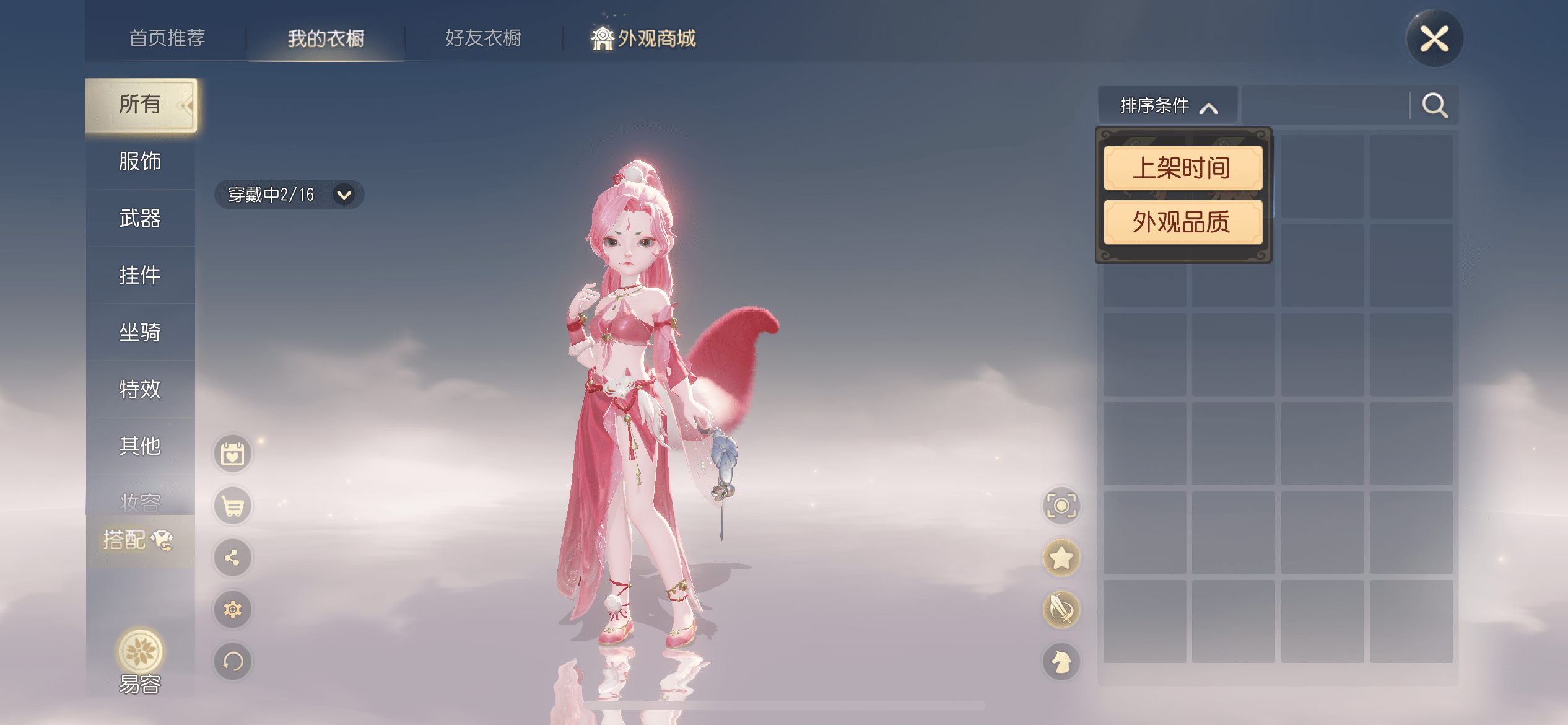Collapse the 排序条件 sort dropdown
Viewport: 1568px width, 725px height.
1168,106
